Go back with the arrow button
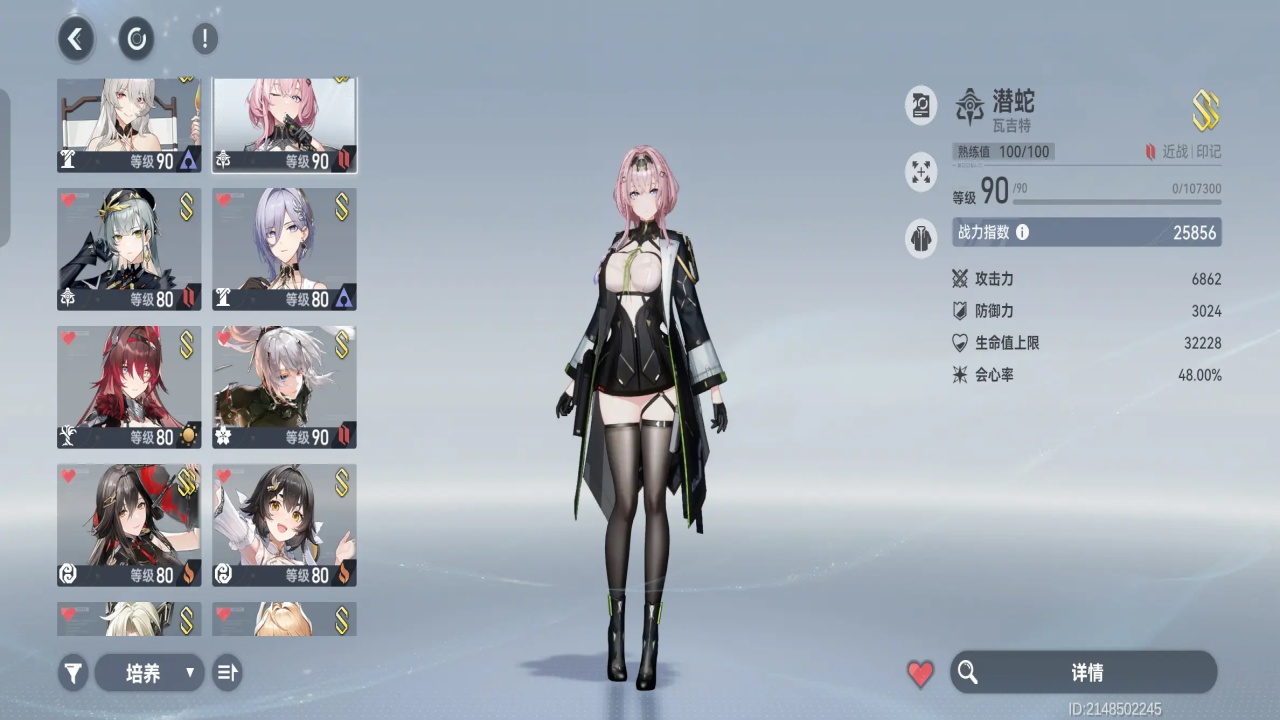The width and height of the screenshot is (1280, 720). click(75, 39)
